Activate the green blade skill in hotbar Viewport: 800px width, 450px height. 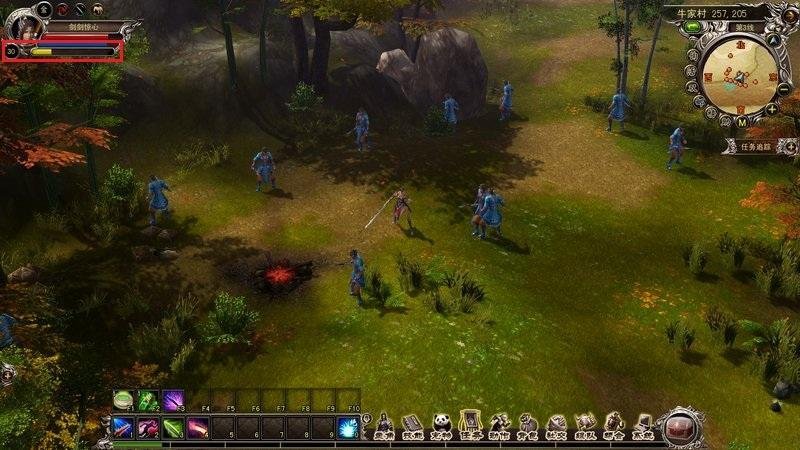[173, 428]
